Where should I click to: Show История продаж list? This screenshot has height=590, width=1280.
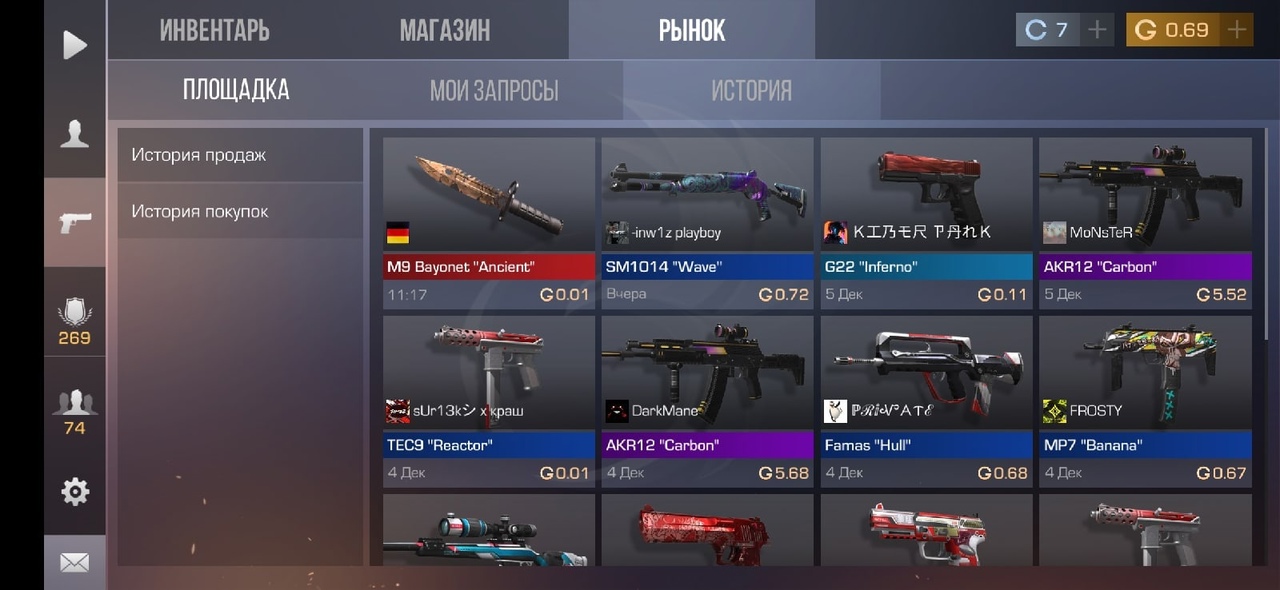(x=240, y=155)
